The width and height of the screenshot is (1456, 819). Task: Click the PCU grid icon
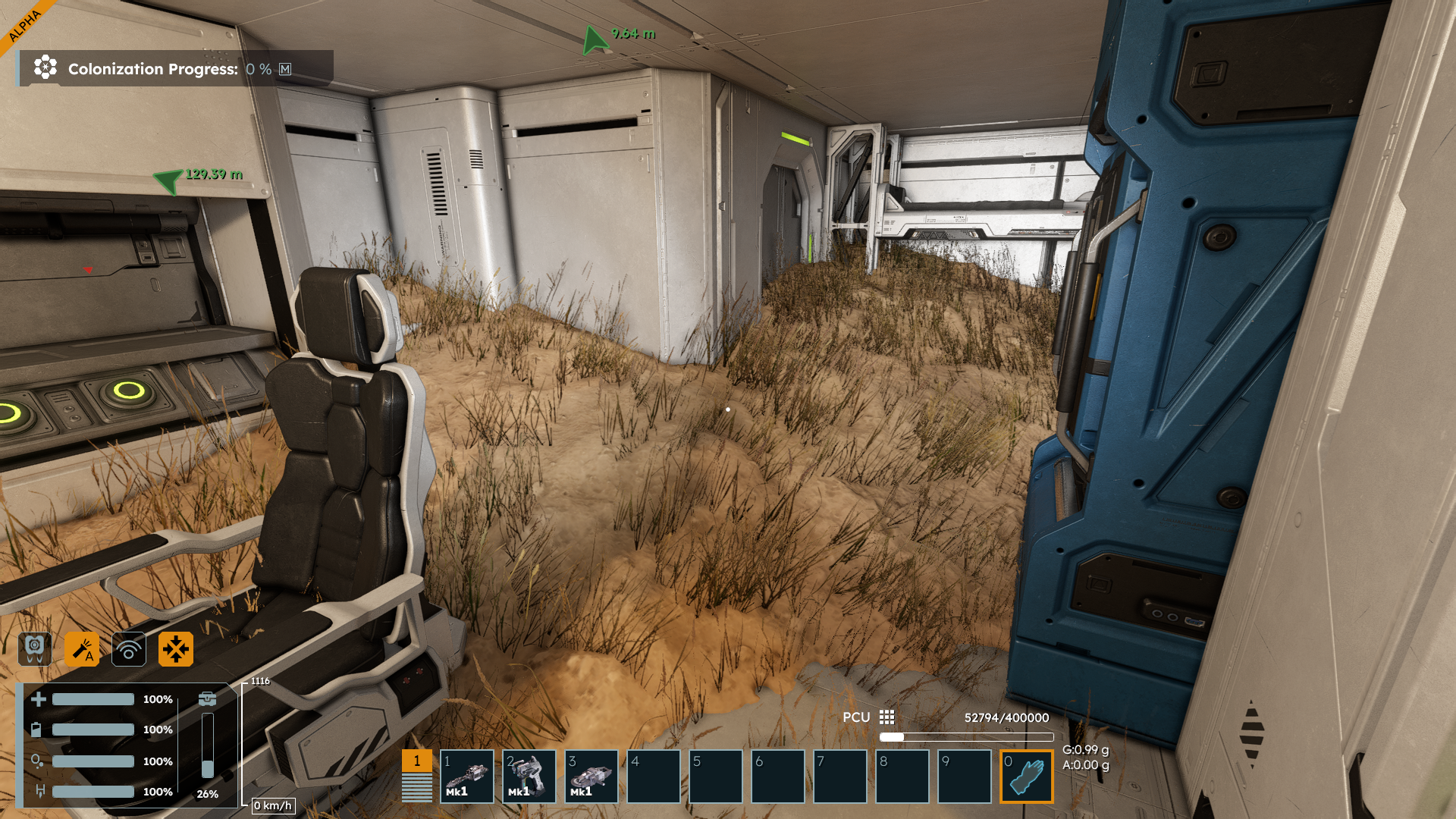pos(886,717)
